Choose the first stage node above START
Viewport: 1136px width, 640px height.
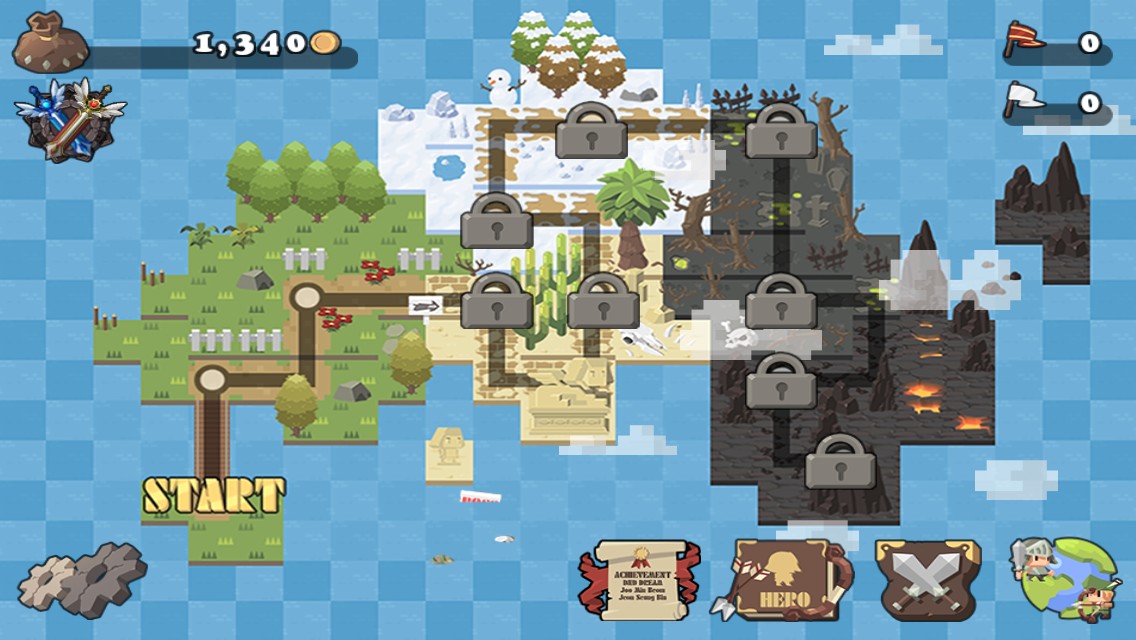pos(211,380)
